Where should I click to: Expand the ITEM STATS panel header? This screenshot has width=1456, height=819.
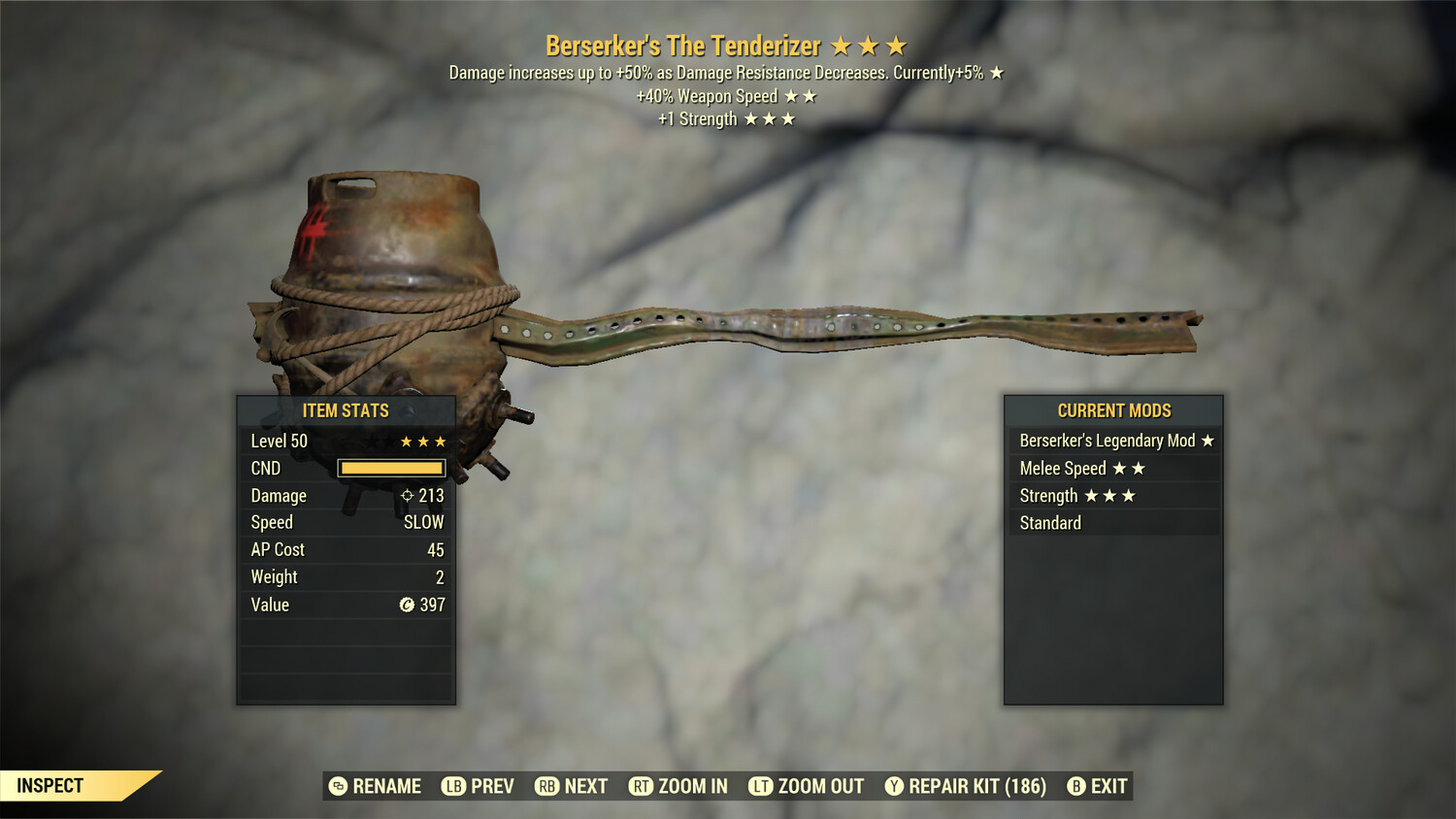[x=346, y=410]
